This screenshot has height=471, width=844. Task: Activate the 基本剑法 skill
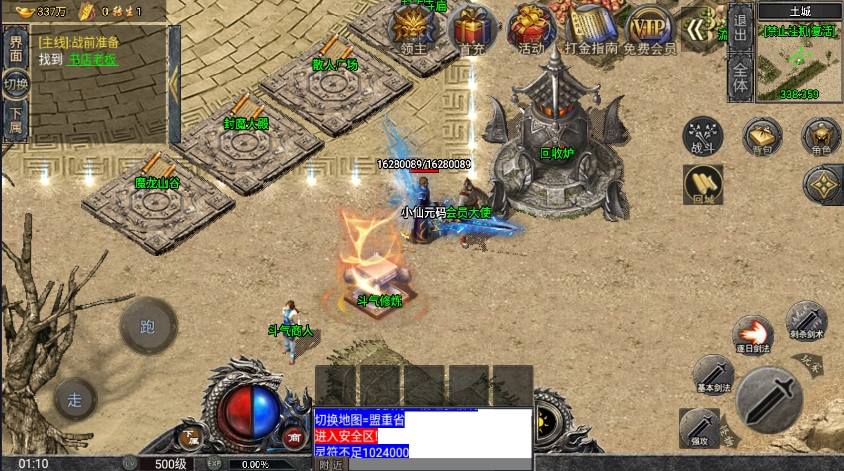pos(713,373)
